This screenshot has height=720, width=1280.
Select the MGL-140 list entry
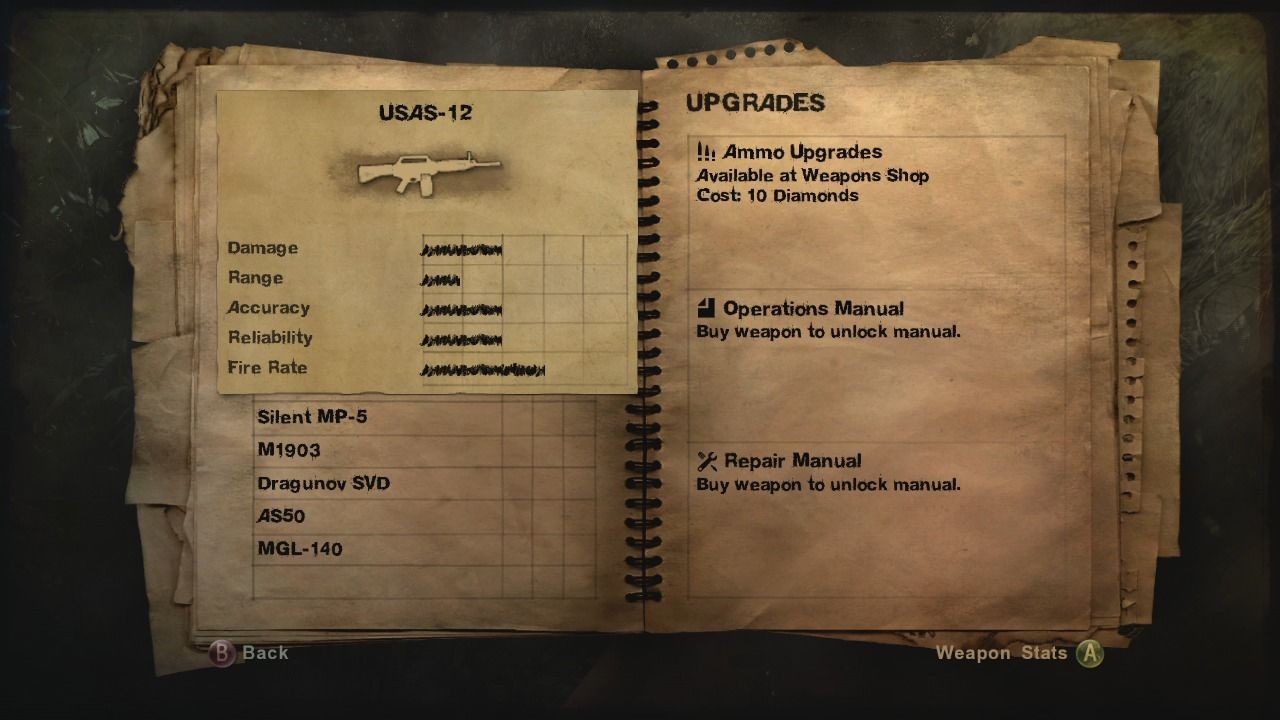300,549
